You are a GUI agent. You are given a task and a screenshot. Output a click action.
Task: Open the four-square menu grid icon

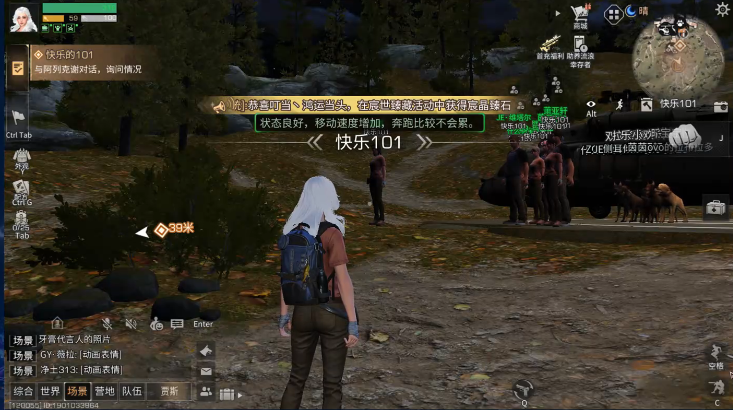point(613,14)
